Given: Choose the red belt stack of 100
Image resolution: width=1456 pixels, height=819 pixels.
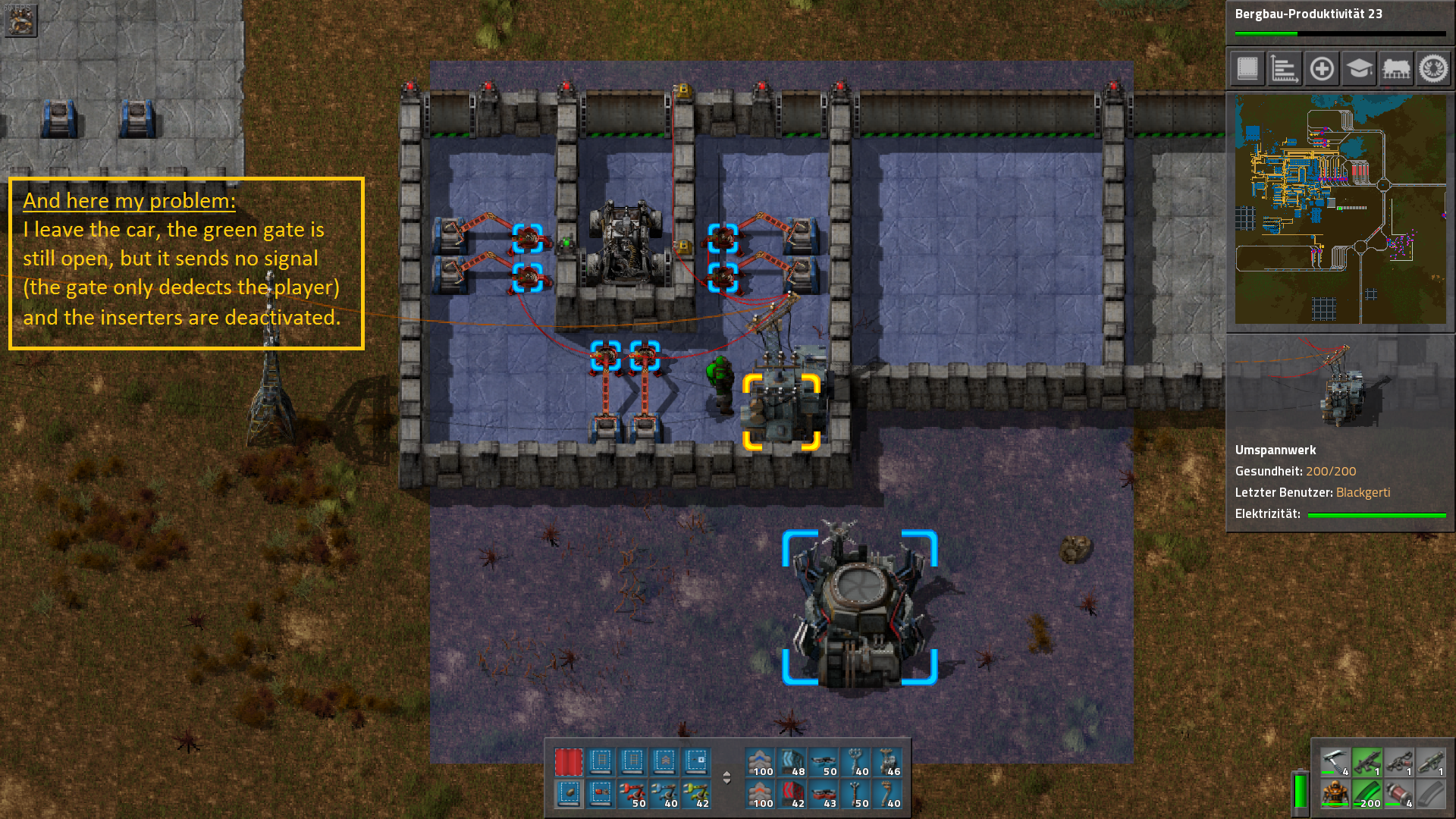Looking at the screenshot, I should coord(759,794).
